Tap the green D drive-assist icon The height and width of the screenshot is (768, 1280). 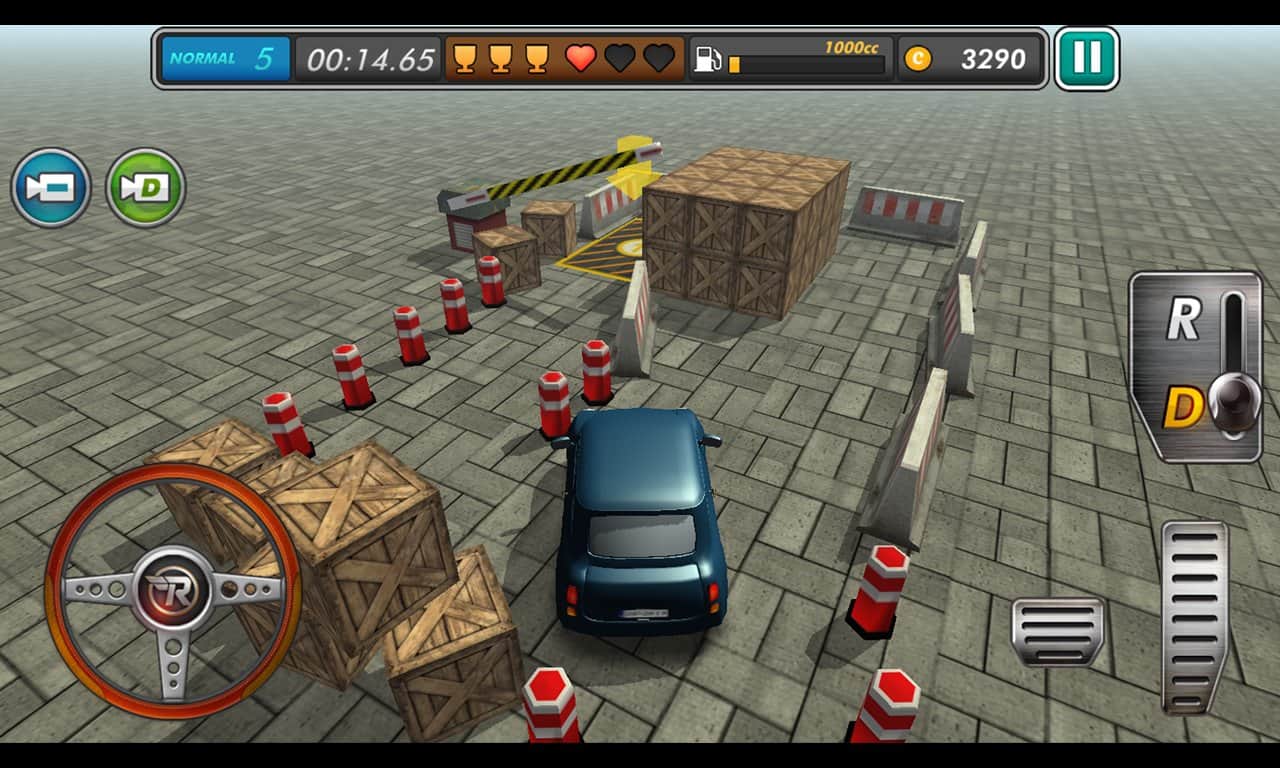[x=143, y=187]
